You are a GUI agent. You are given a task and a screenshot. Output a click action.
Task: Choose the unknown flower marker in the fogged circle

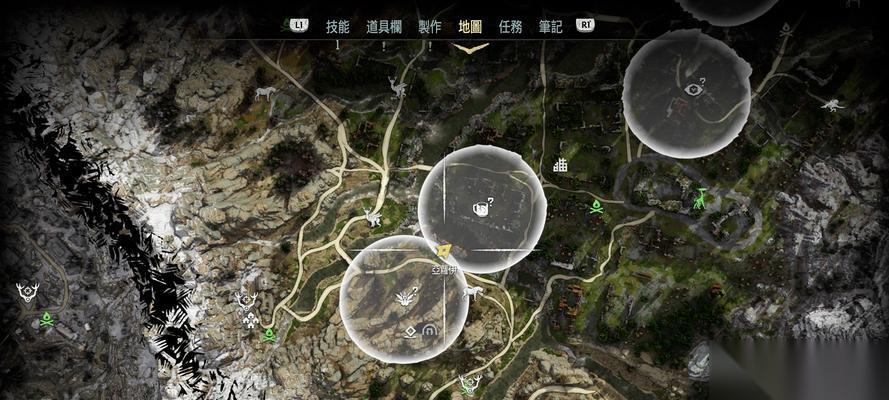tap(405, 296)
